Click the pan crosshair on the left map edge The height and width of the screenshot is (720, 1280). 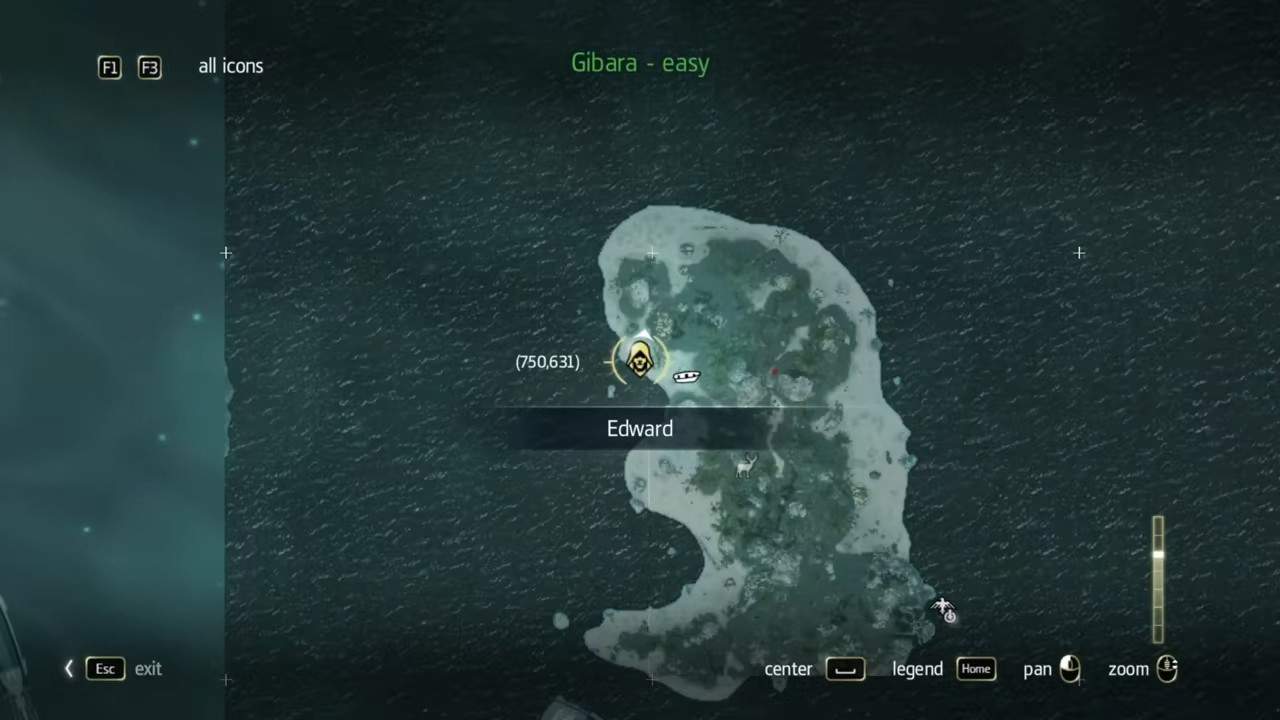pyautogui.click(x=225, y=253)
